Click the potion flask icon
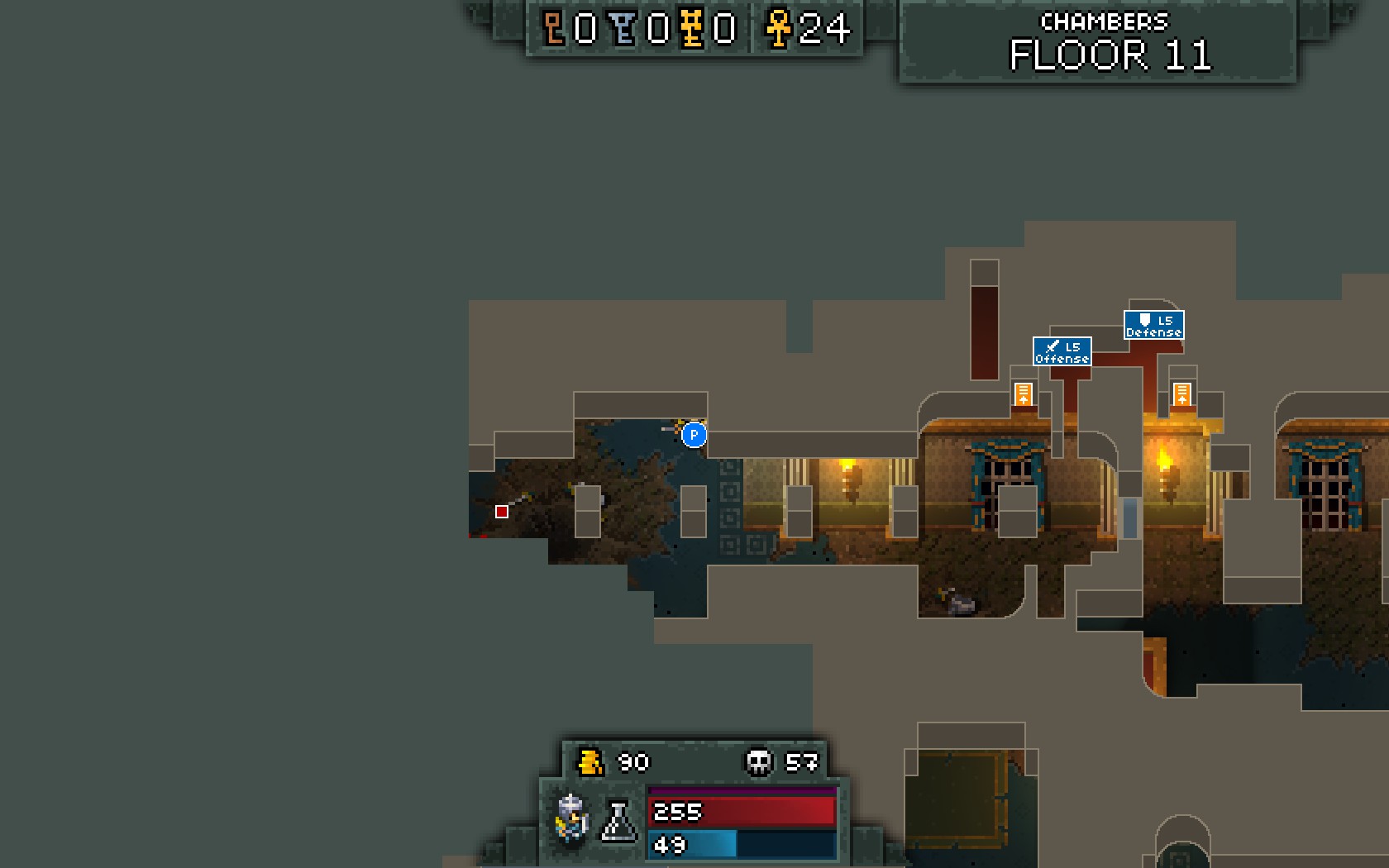The height and width of the screenshot is (868, 1389). click(618, 821)
